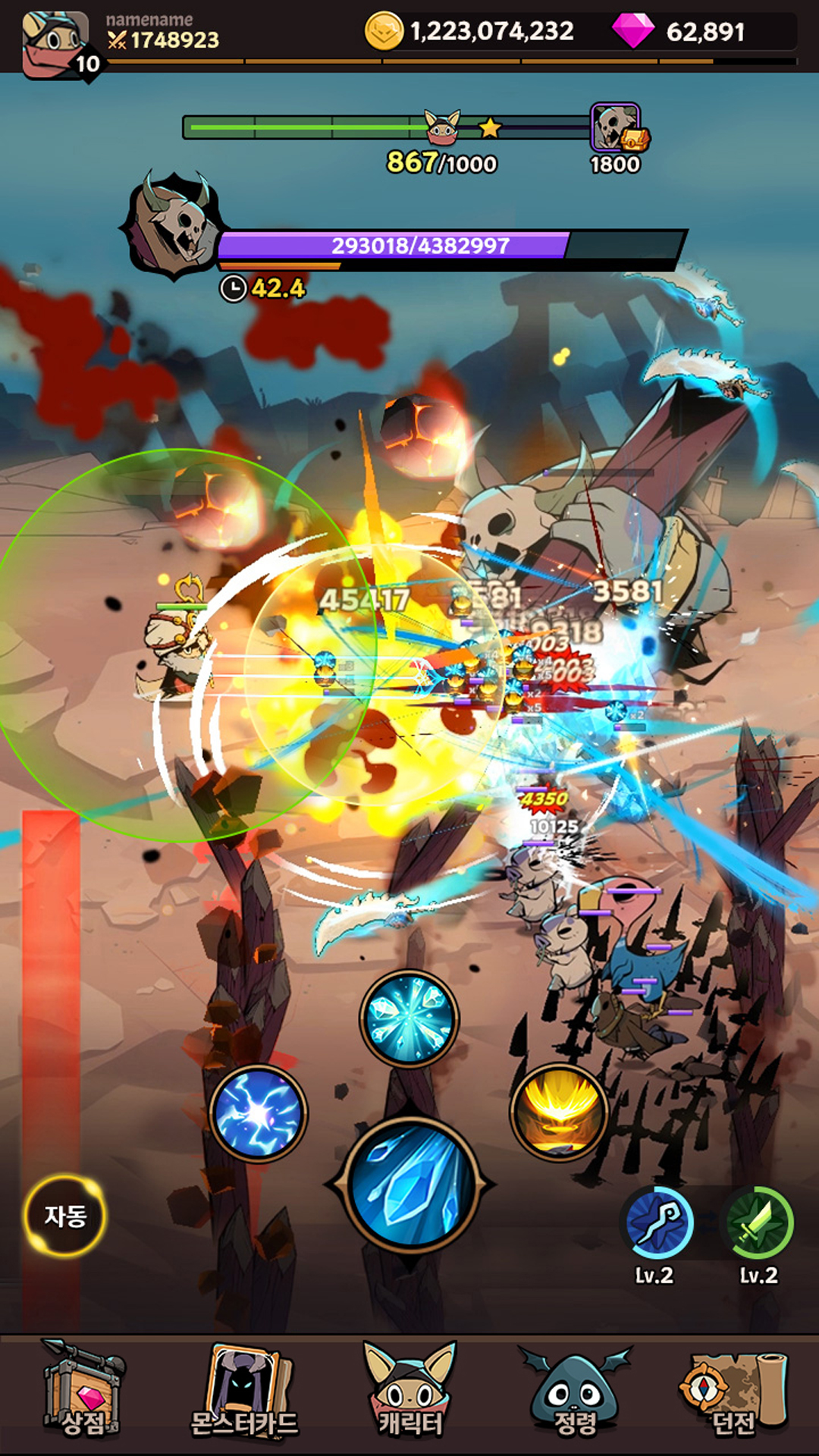Screen dimensions: 819x1456
Task: Open the 상점 shop menu
Action: pyautogui.click(x=82, y=1392)
